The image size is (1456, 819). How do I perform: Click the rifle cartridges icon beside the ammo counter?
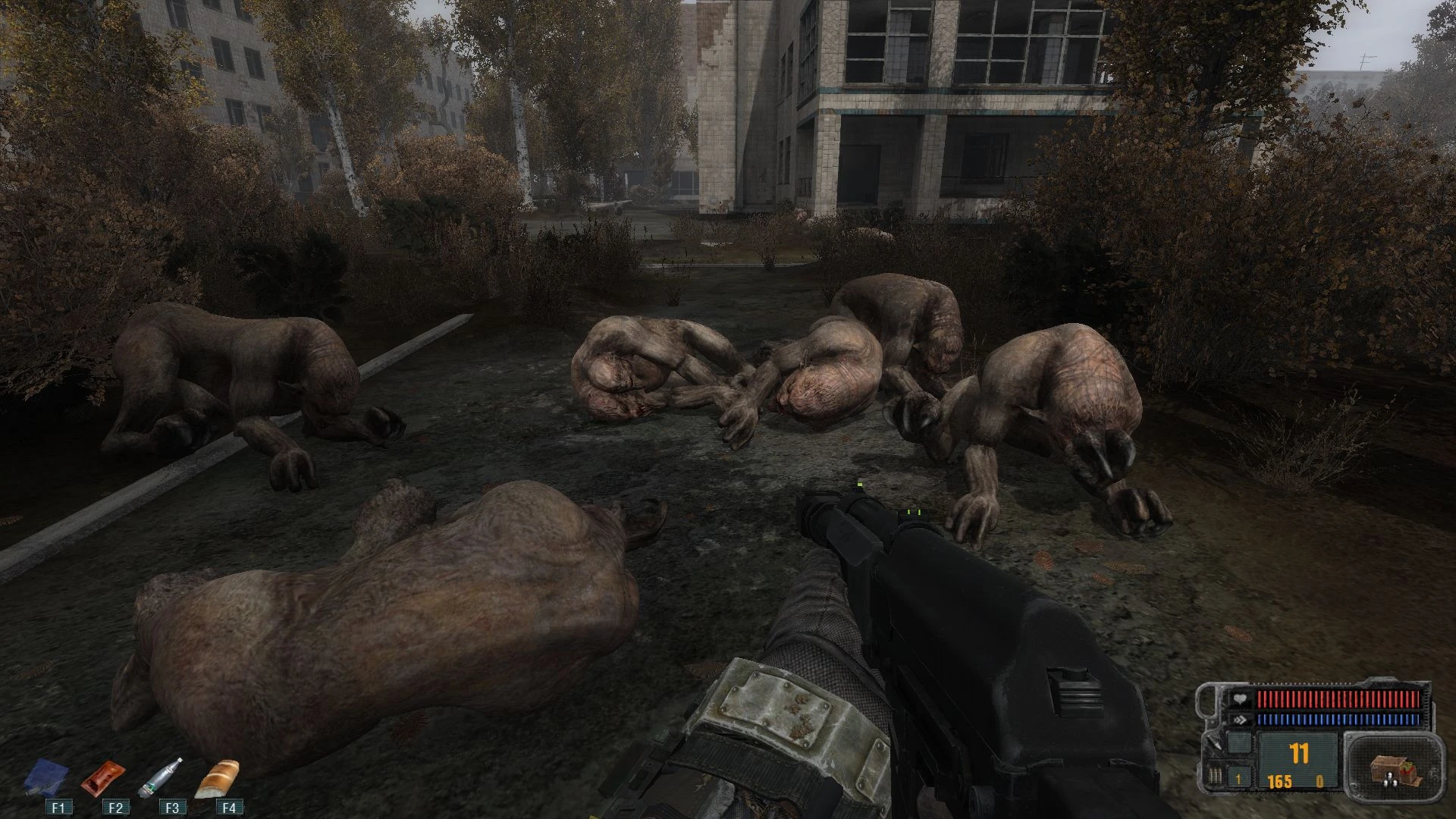(x=1215, y=776)
